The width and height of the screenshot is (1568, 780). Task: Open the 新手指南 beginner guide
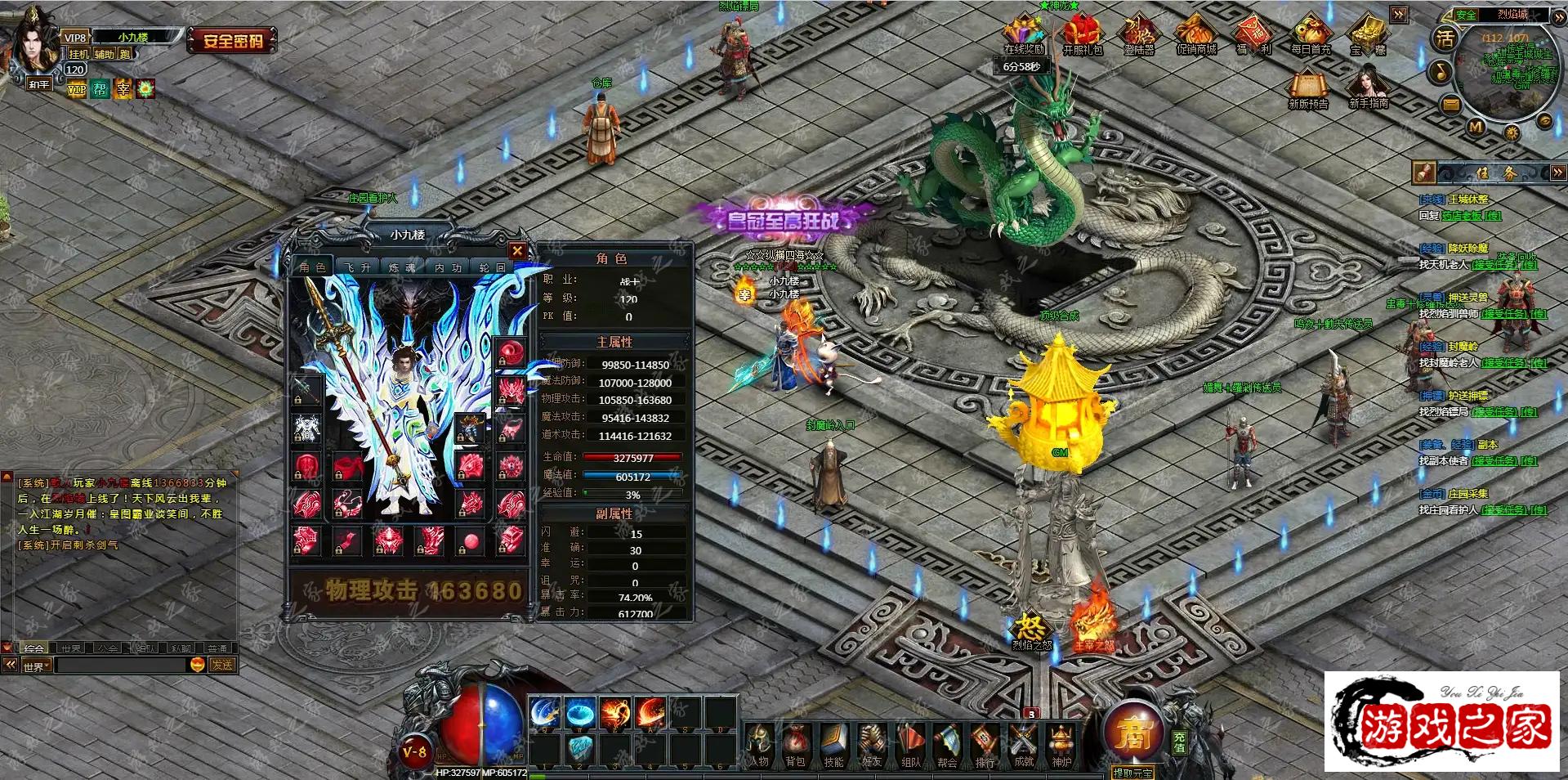point(1368,88)
